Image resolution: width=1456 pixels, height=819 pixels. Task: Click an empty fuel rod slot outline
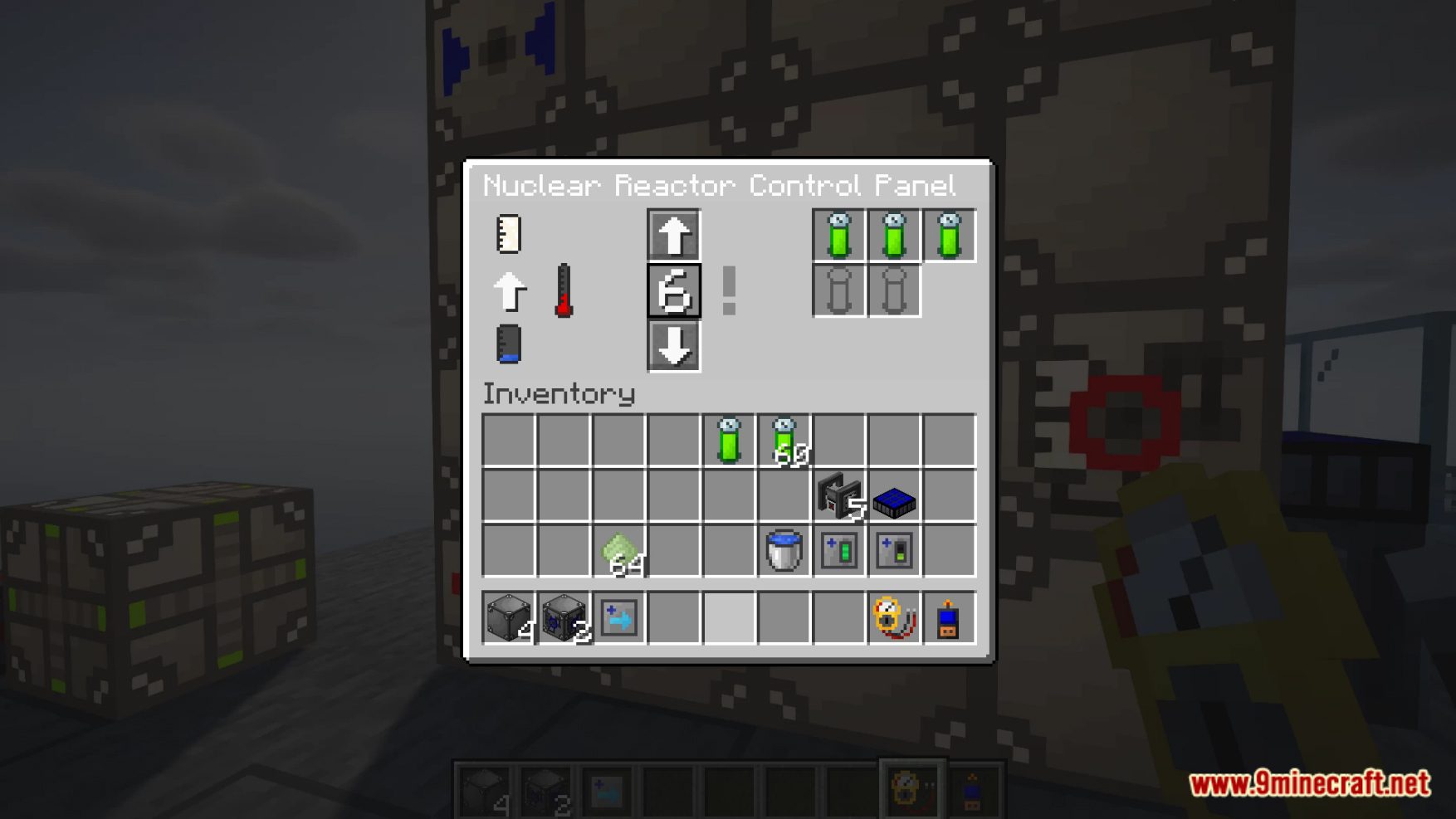[840, 292]
